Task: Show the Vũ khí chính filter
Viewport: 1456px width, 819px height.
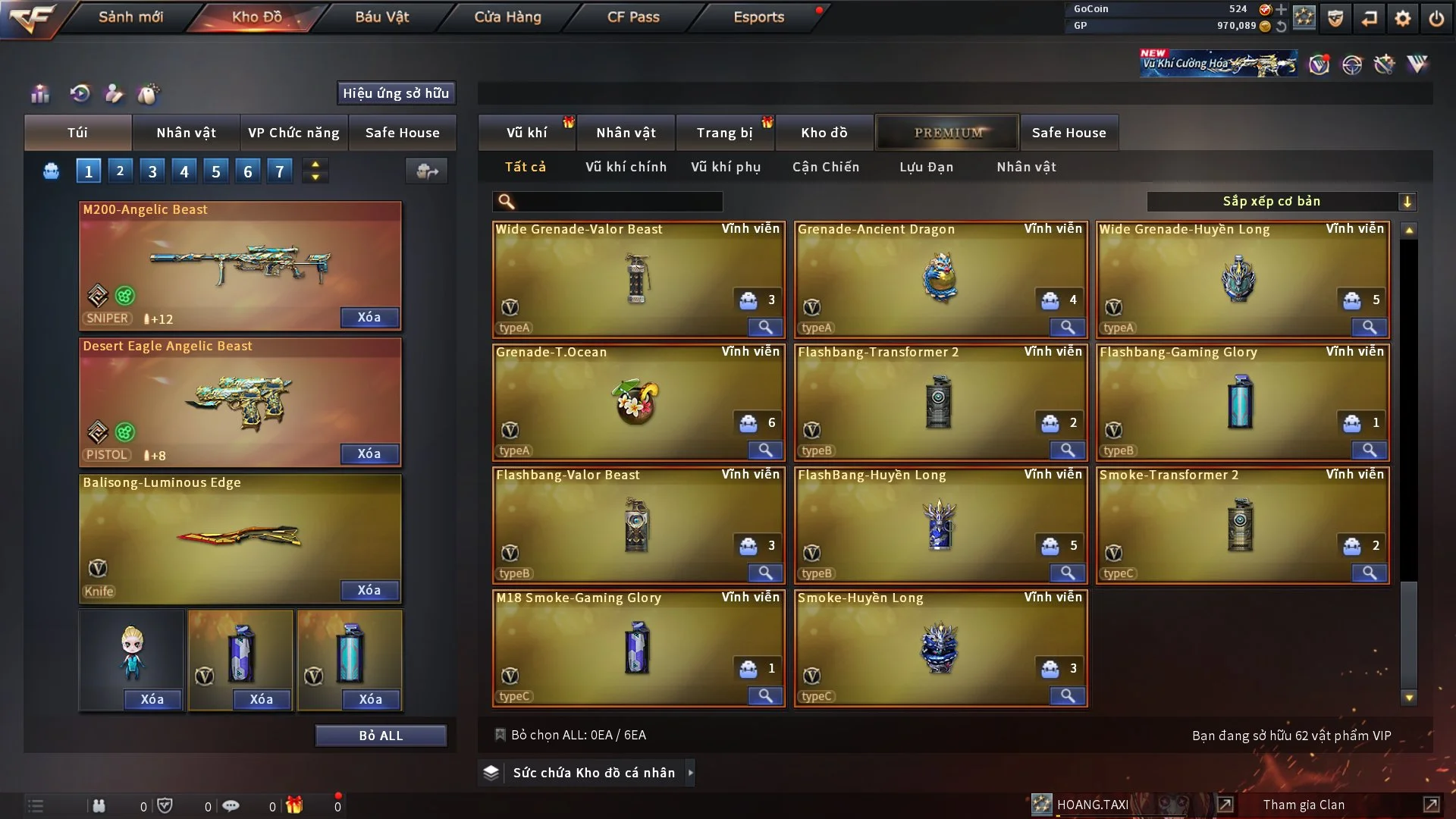Action: (x=626, y=167)
